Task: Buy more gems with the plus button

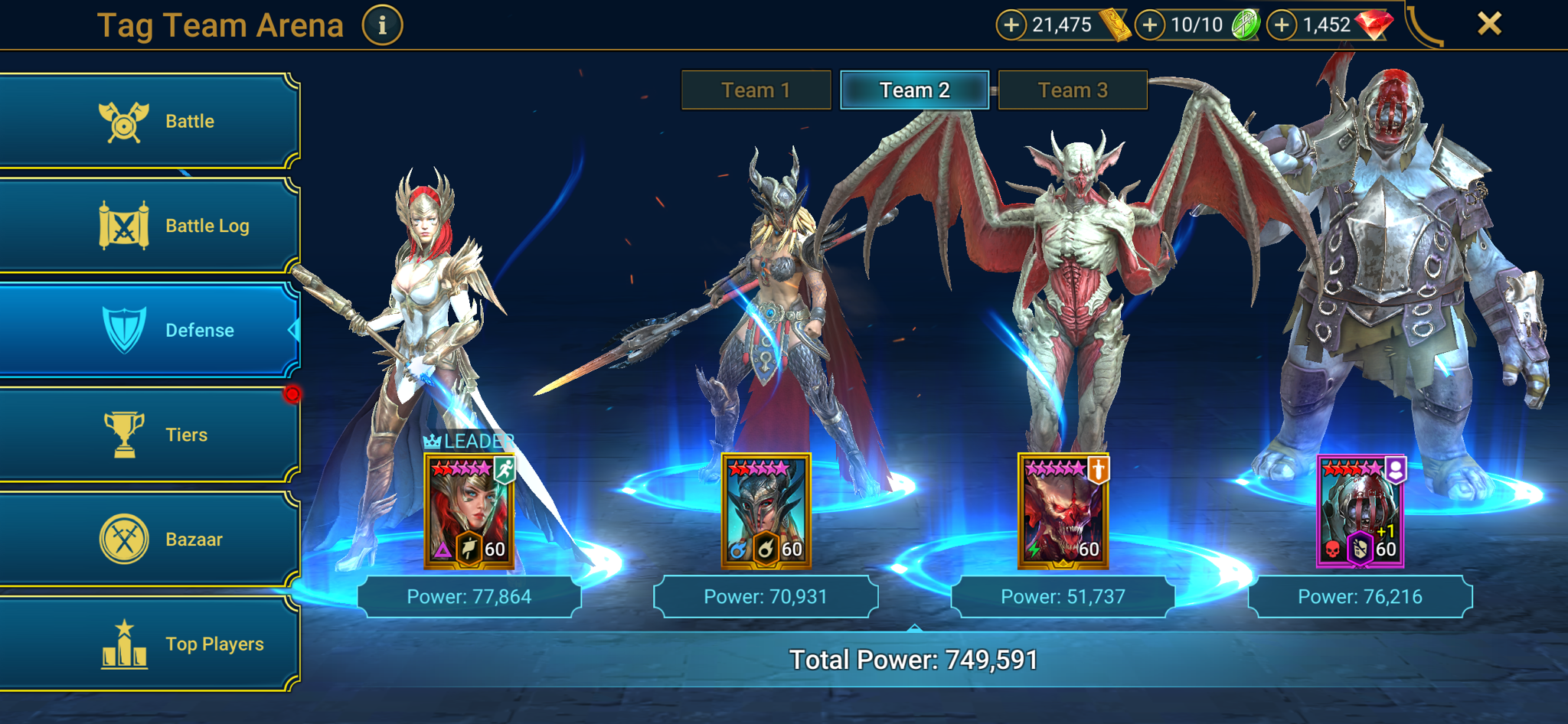Action: coord(1280,24)
